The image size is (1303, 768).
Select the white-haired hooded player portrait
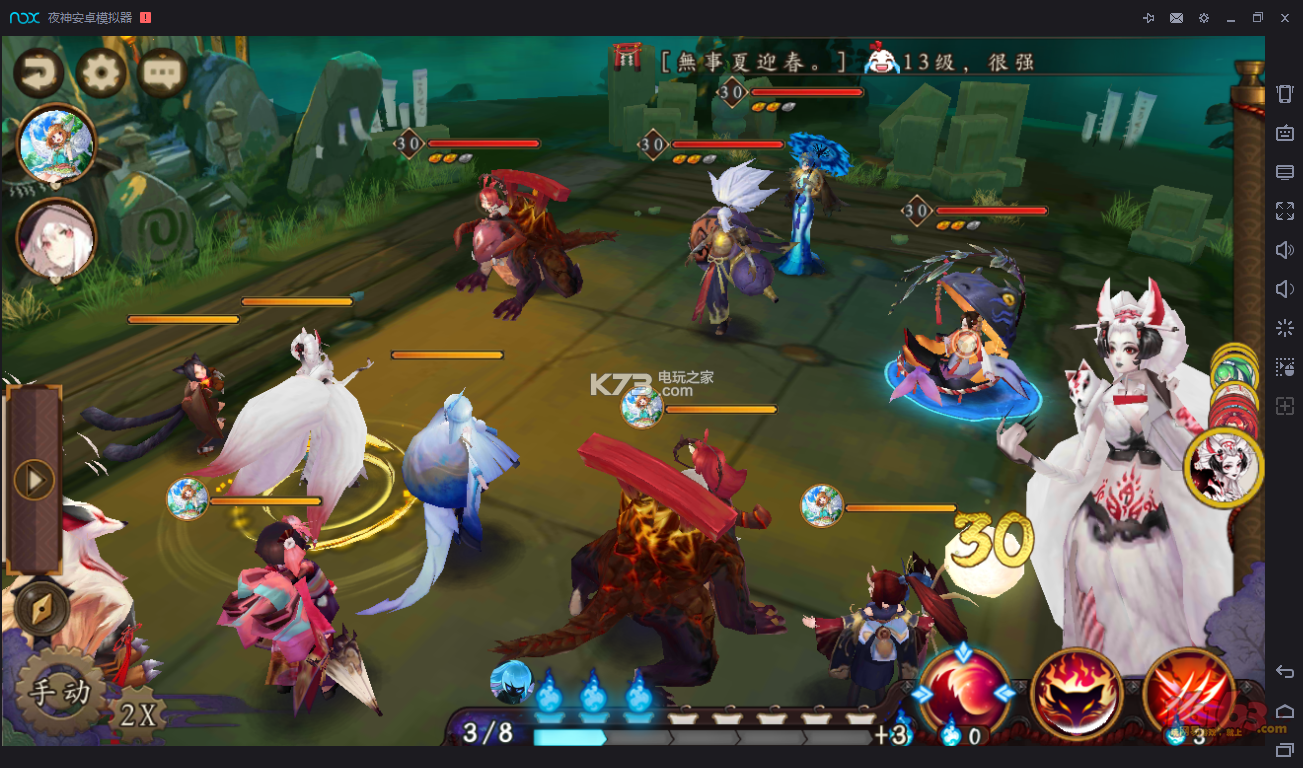click(56, 238)
